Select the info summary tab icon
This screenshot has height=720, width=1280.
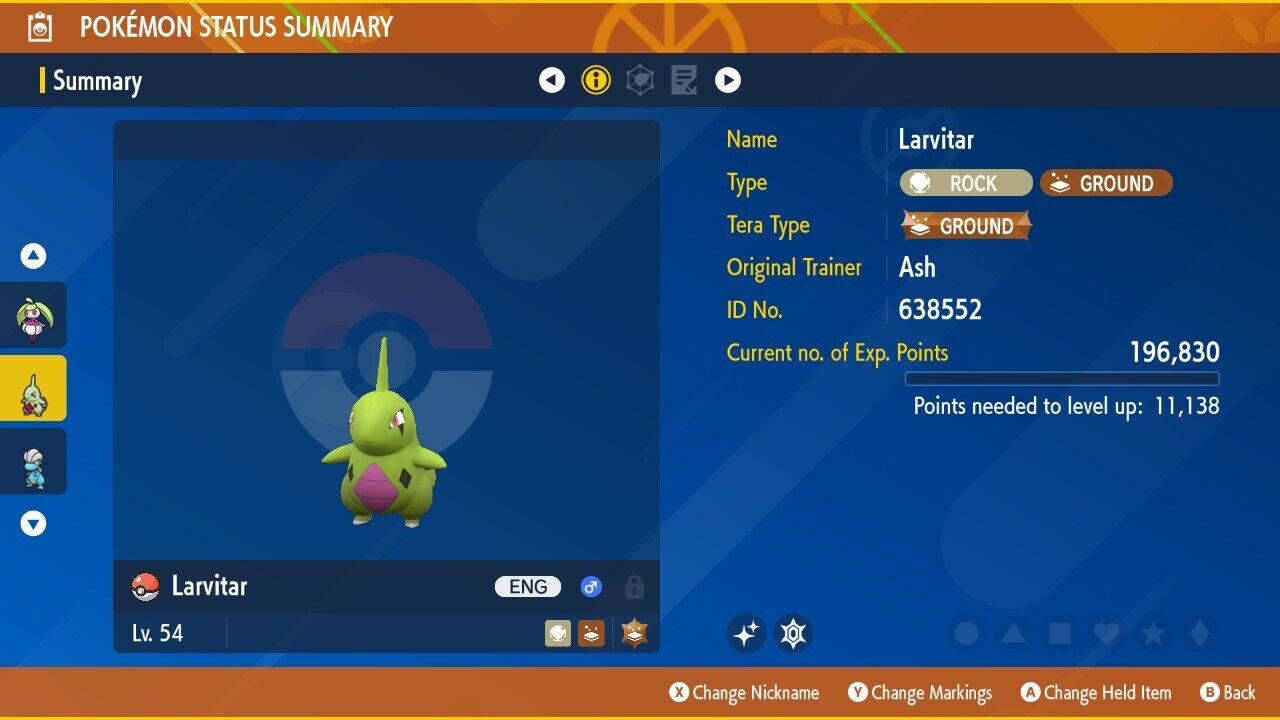[596, 80]
